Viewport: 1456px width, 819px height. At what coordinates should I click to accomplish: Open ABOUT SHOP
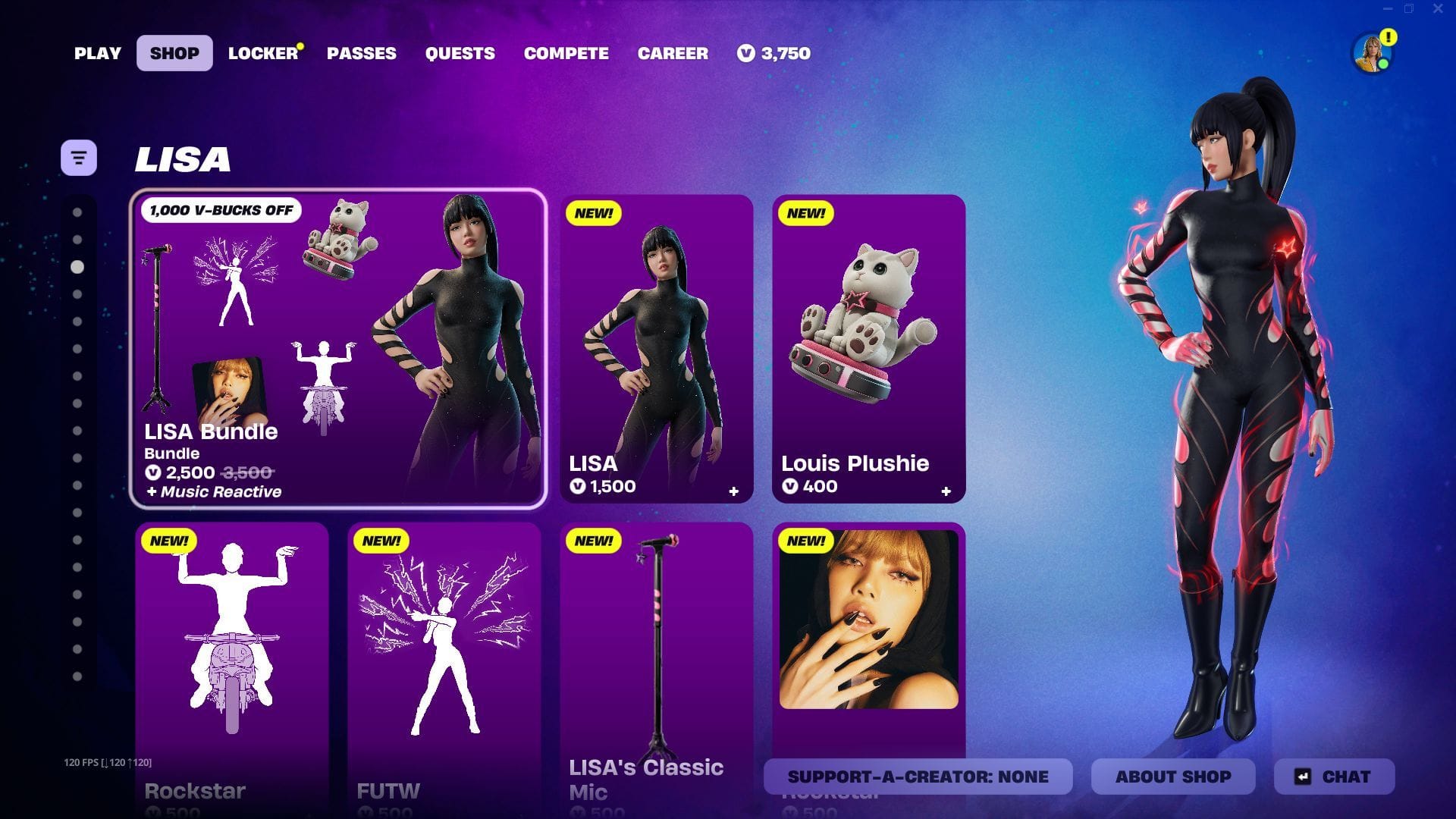coord(1173,777)
